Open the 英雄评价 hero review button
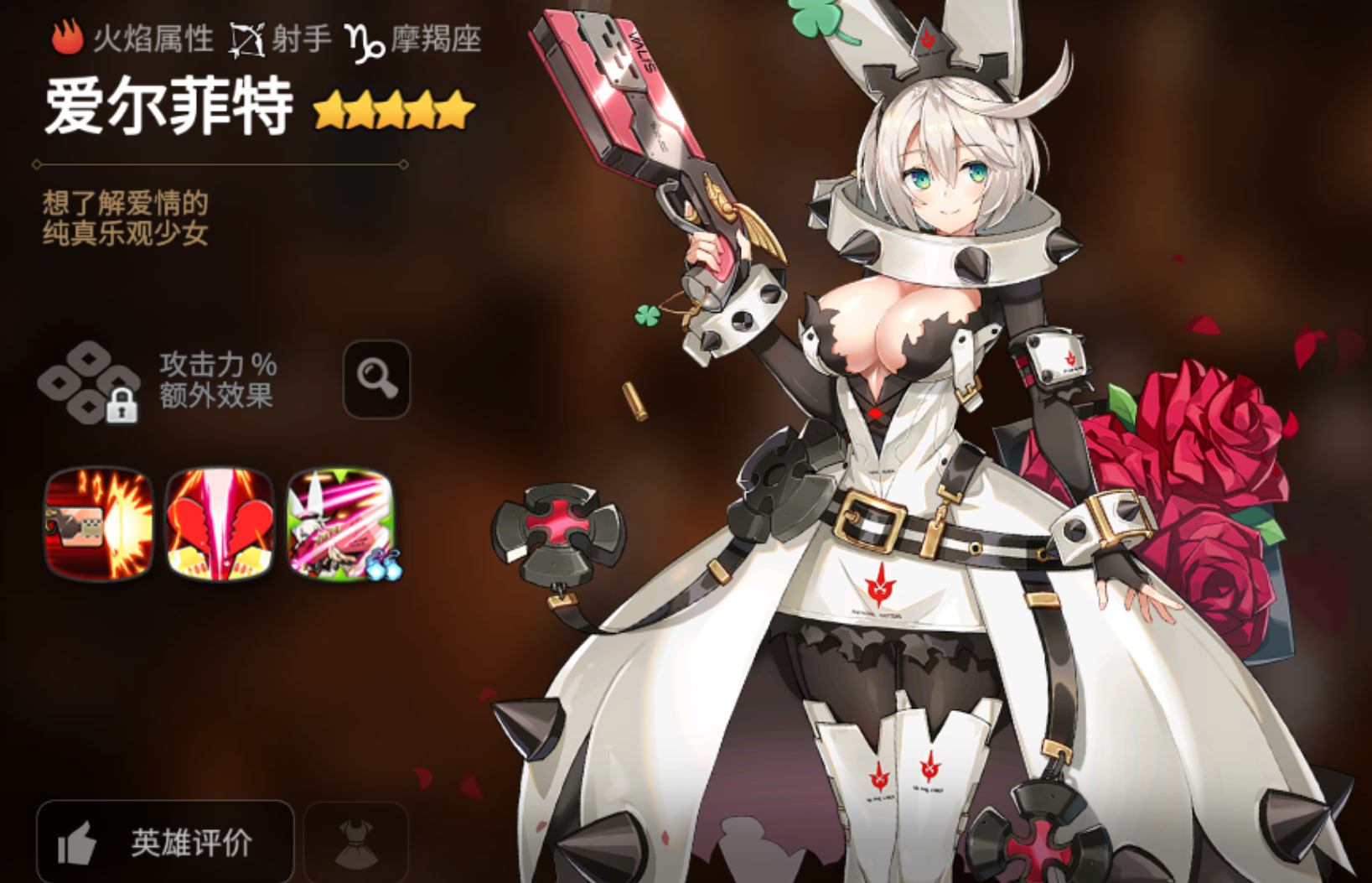The height and width of the screenshot is (883, 1372). tap(165, 841)
